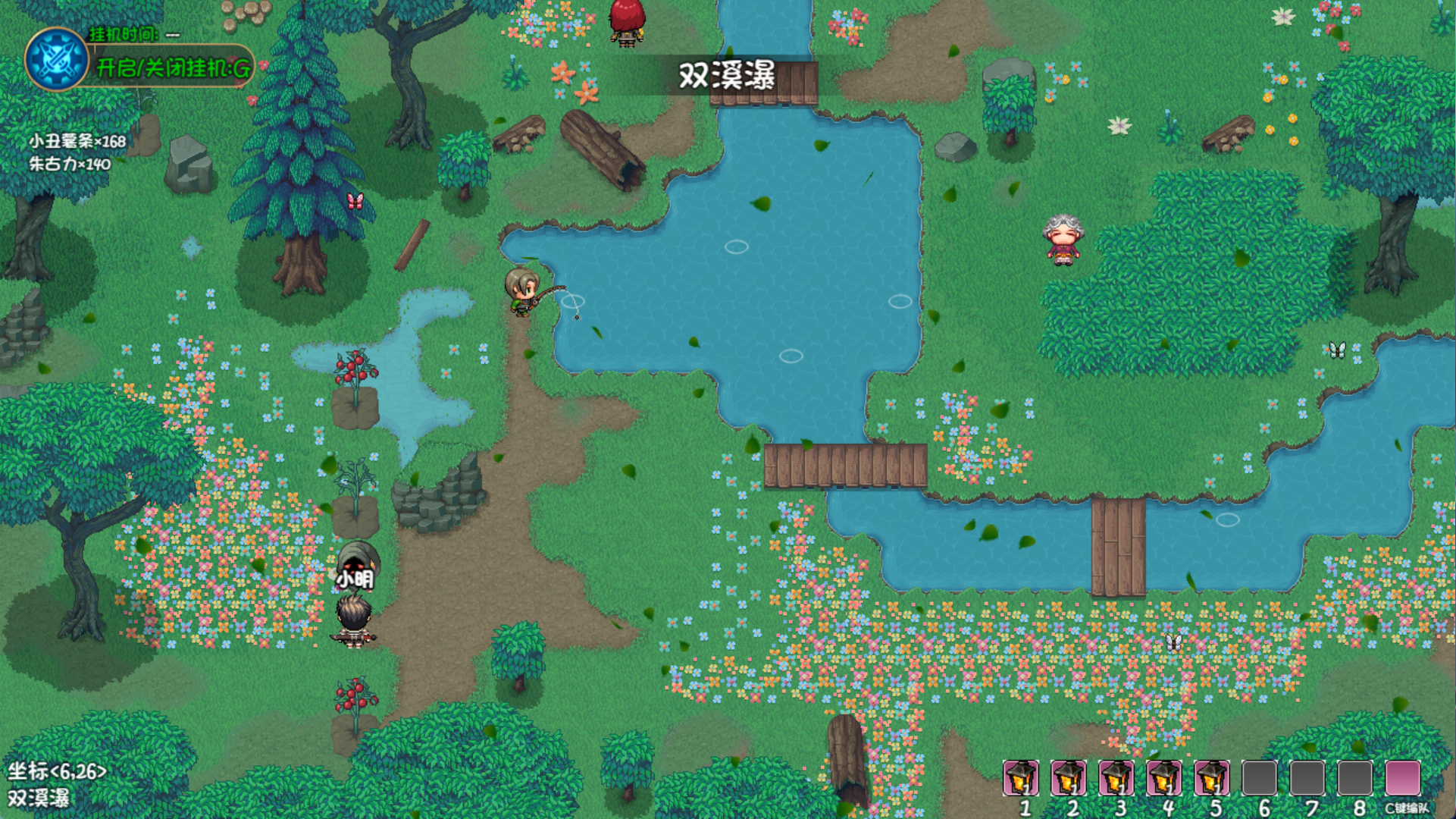Pick the lantern in hotbar slot 5
The image size is (1456, 819).
[1211, 778]
